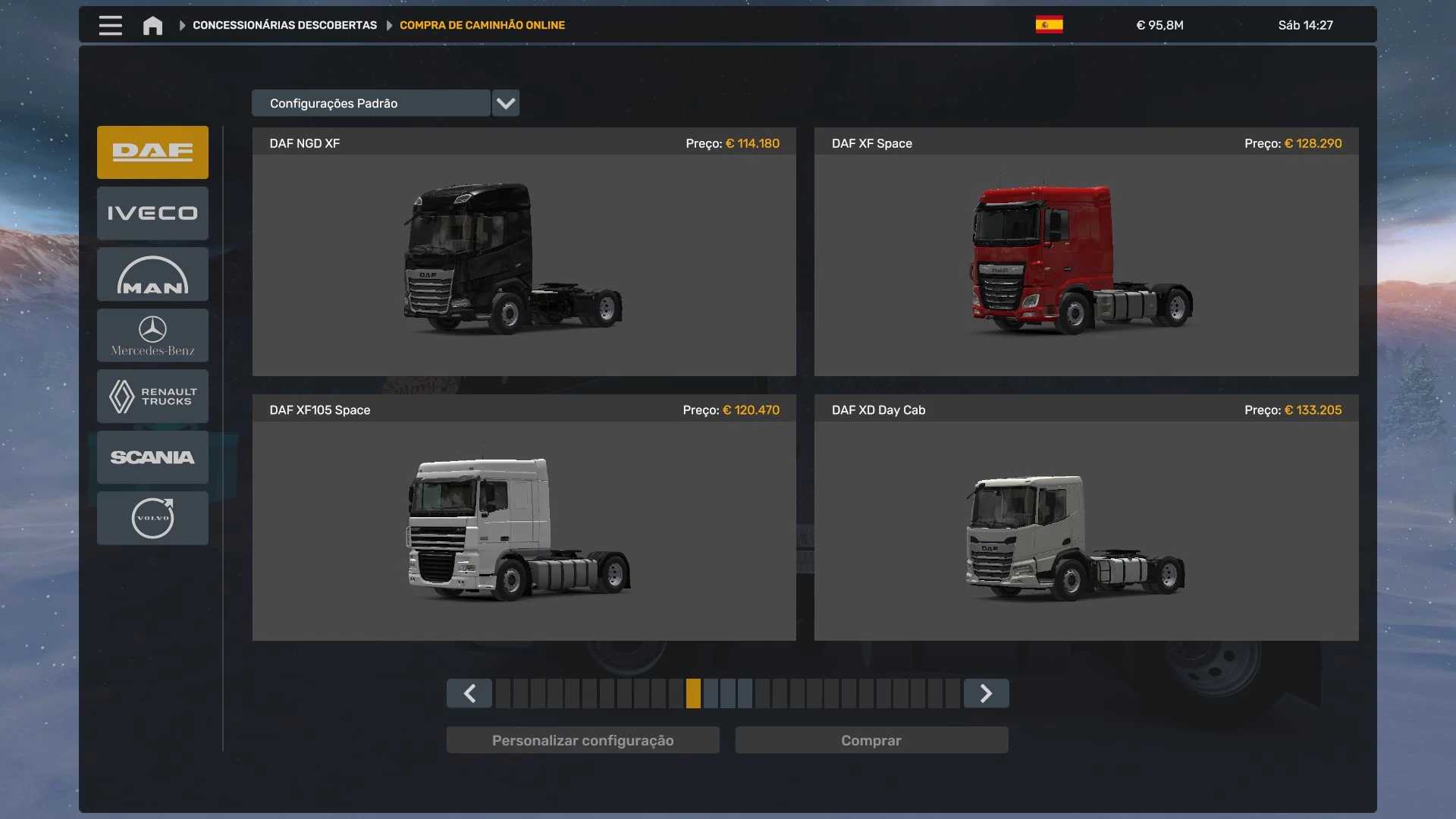Show Renault Trucks listings
The image size is (1456, 819).
tap(152, 396)
